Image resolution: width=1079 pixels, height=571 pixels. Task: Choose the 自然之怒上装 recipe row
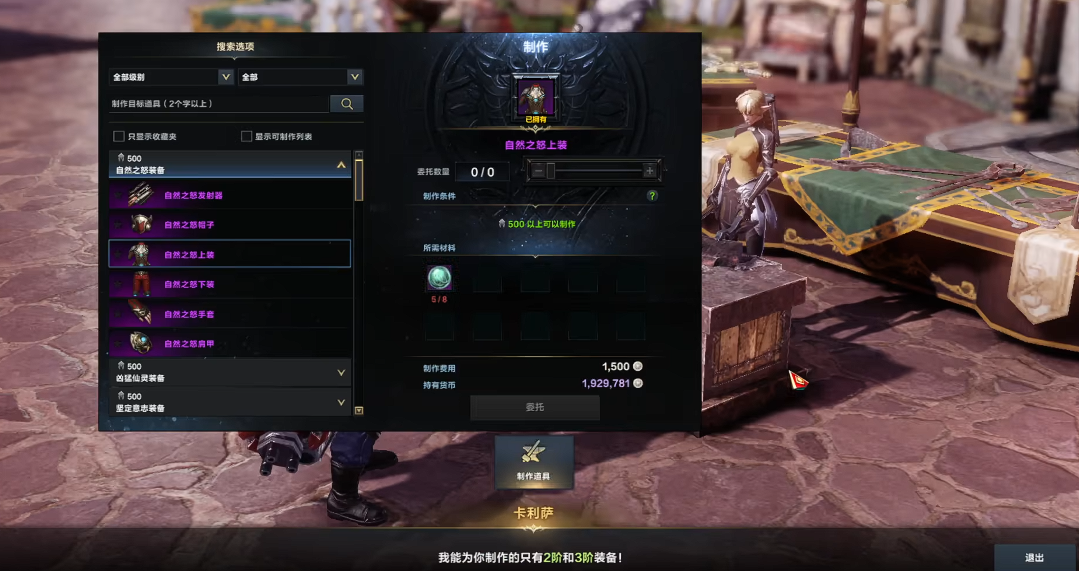click(x=229, y=254)
